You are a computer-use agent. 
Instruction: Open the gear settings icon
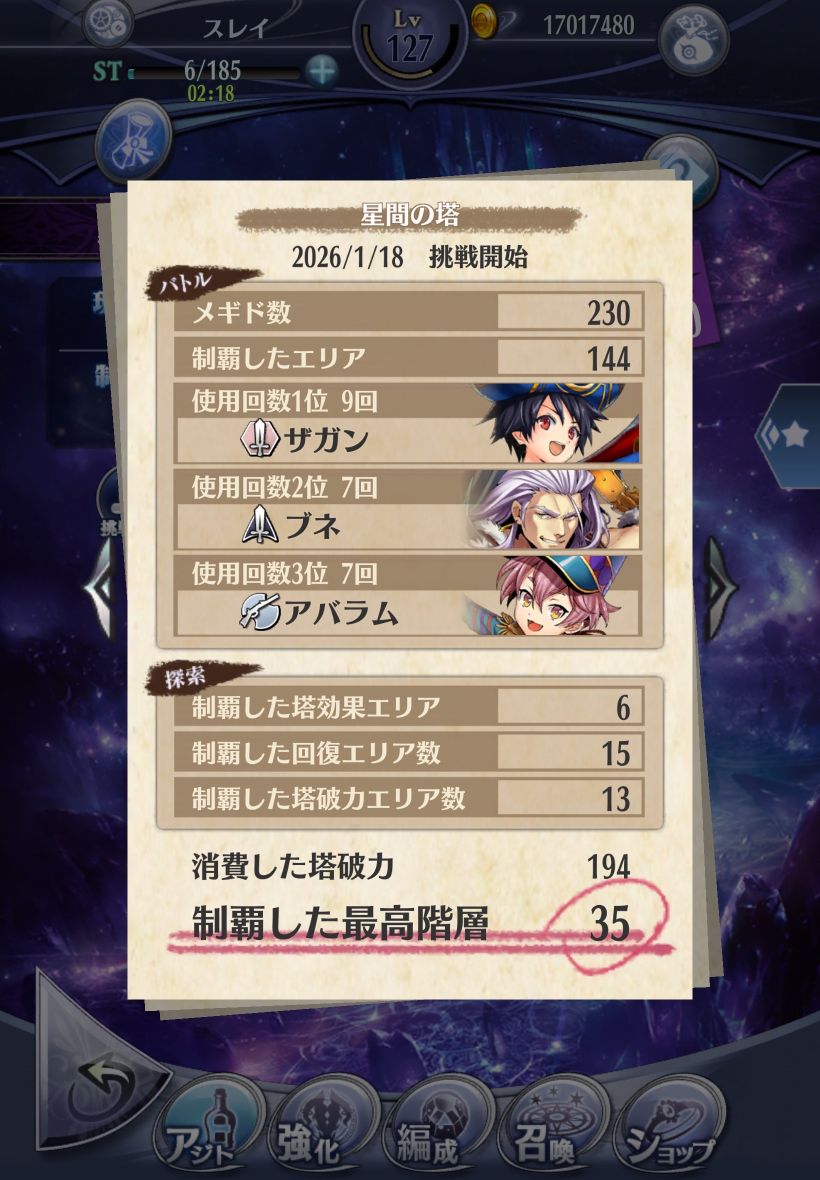[106, 22]
